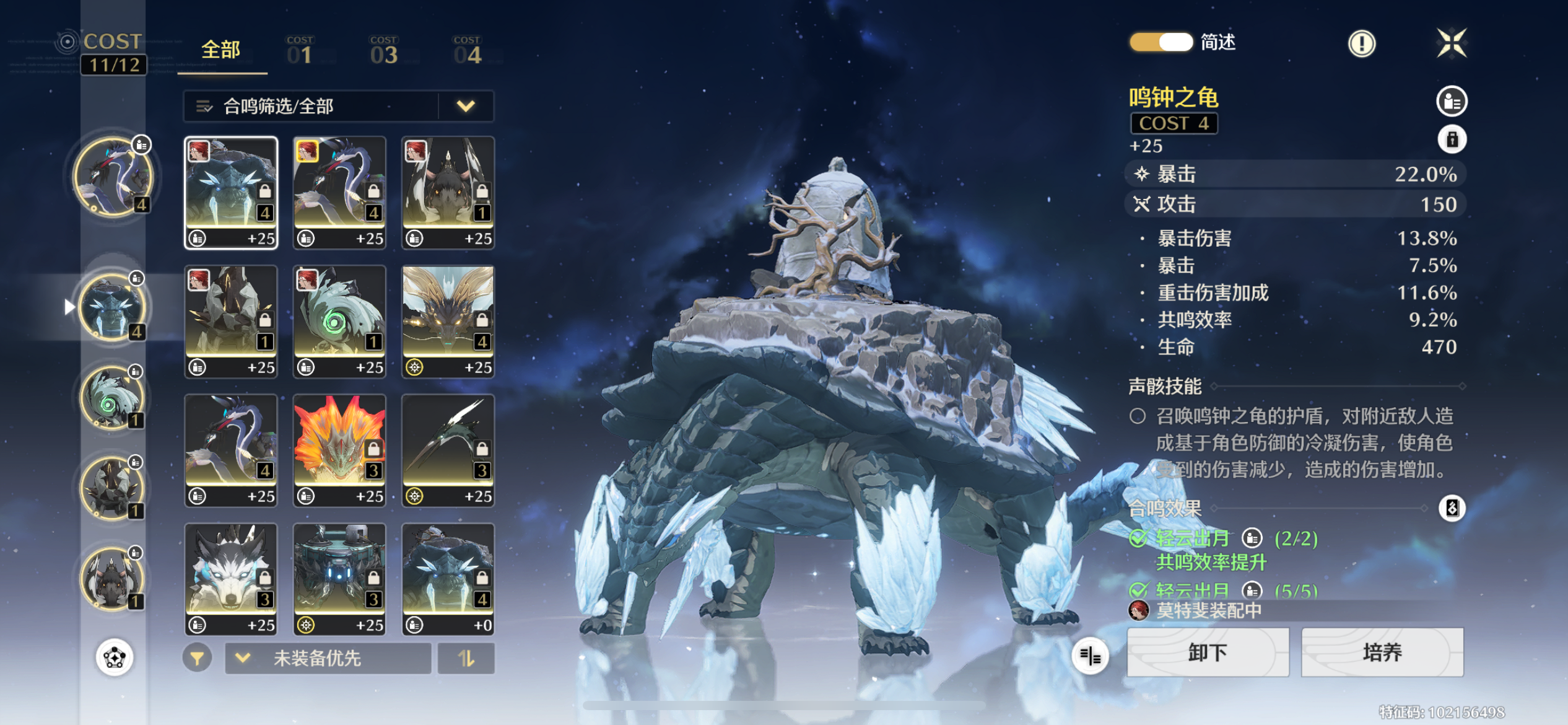Select the COST 03 filter tab

coord(384,51)
